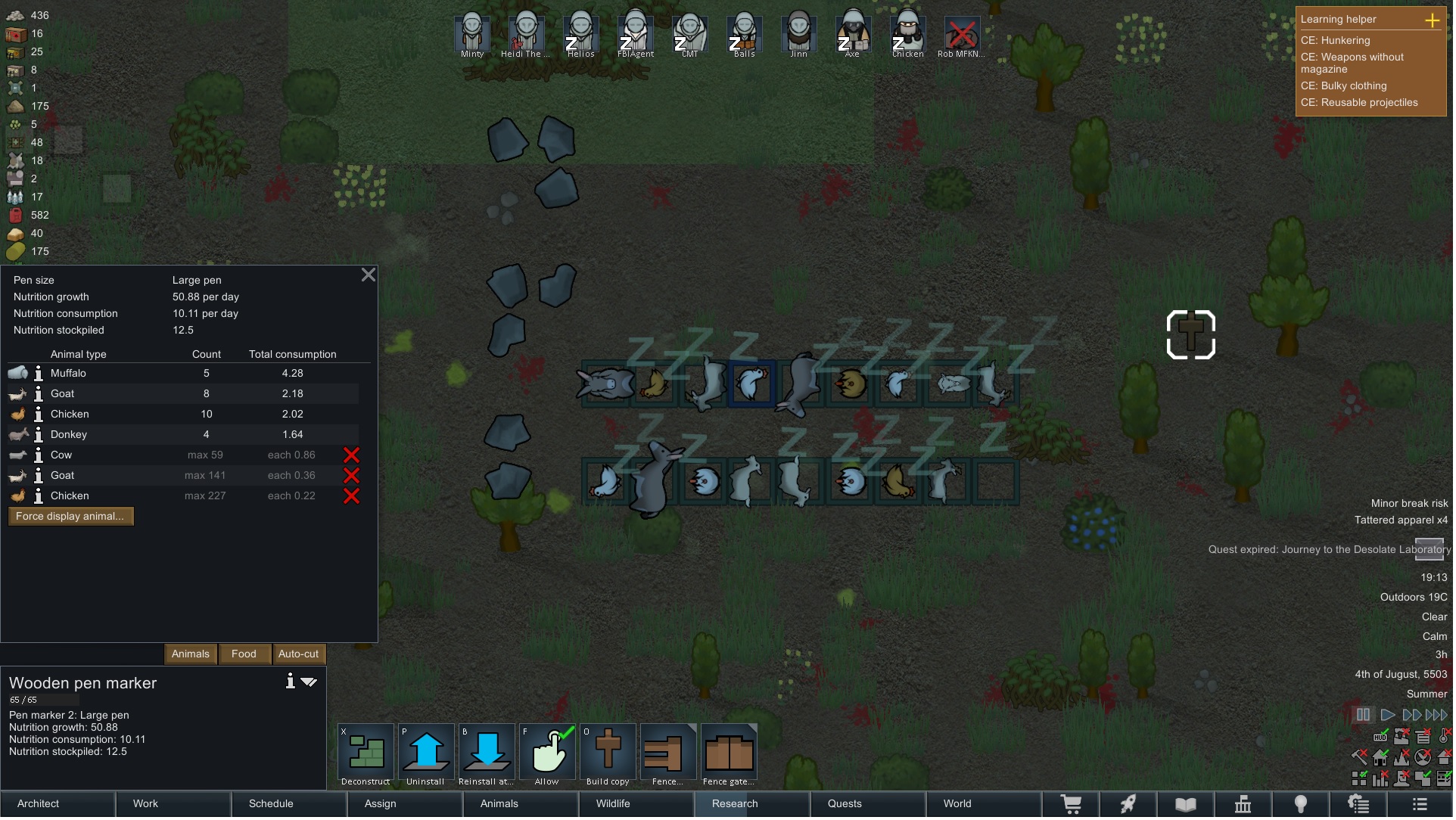Viewport: 1456px width, 820px height.
Task: Pause the game speed control
Action: pos(1363,715)
